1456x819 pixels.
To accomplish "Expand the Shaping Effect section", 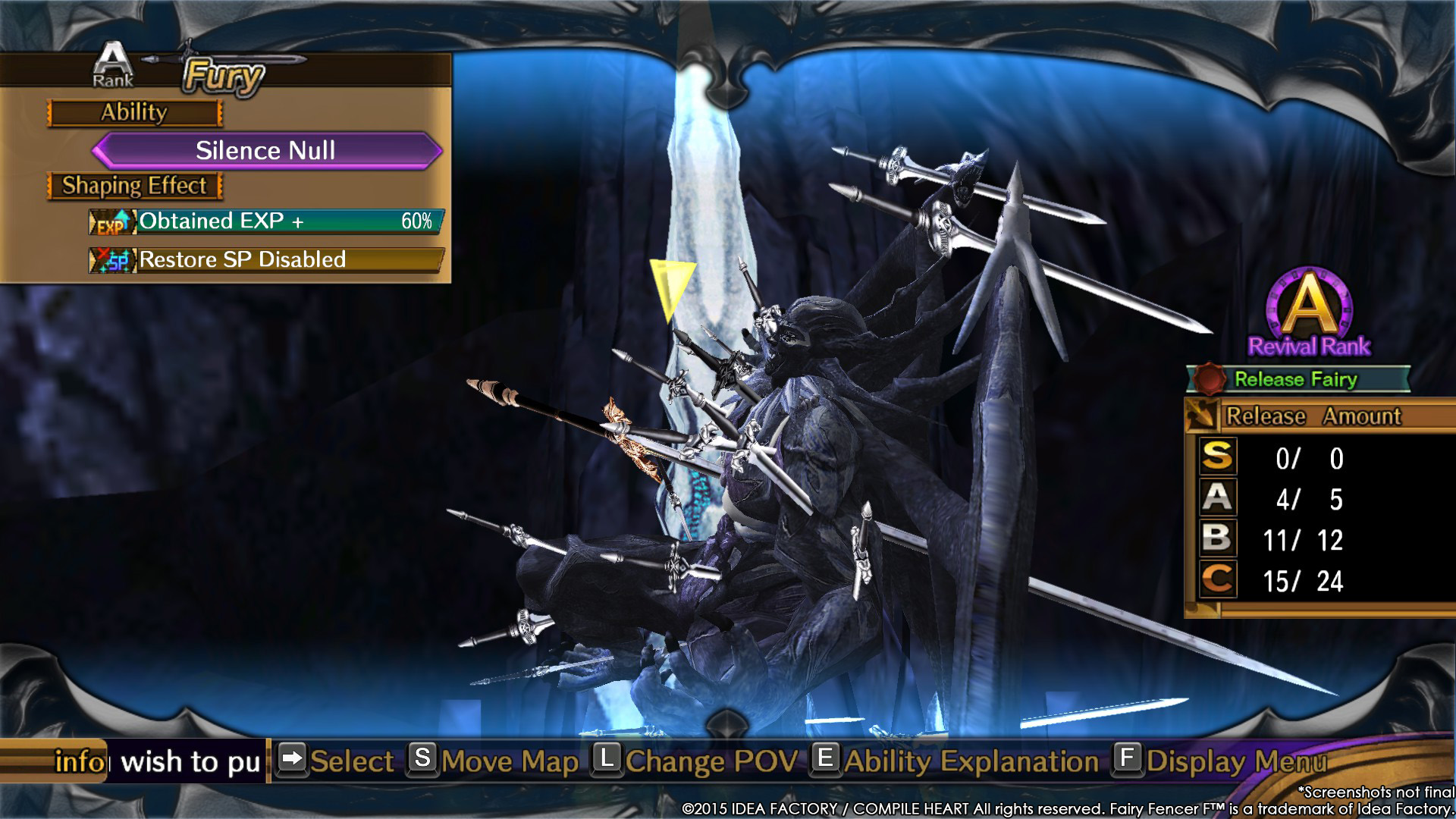I will (134, 185).
